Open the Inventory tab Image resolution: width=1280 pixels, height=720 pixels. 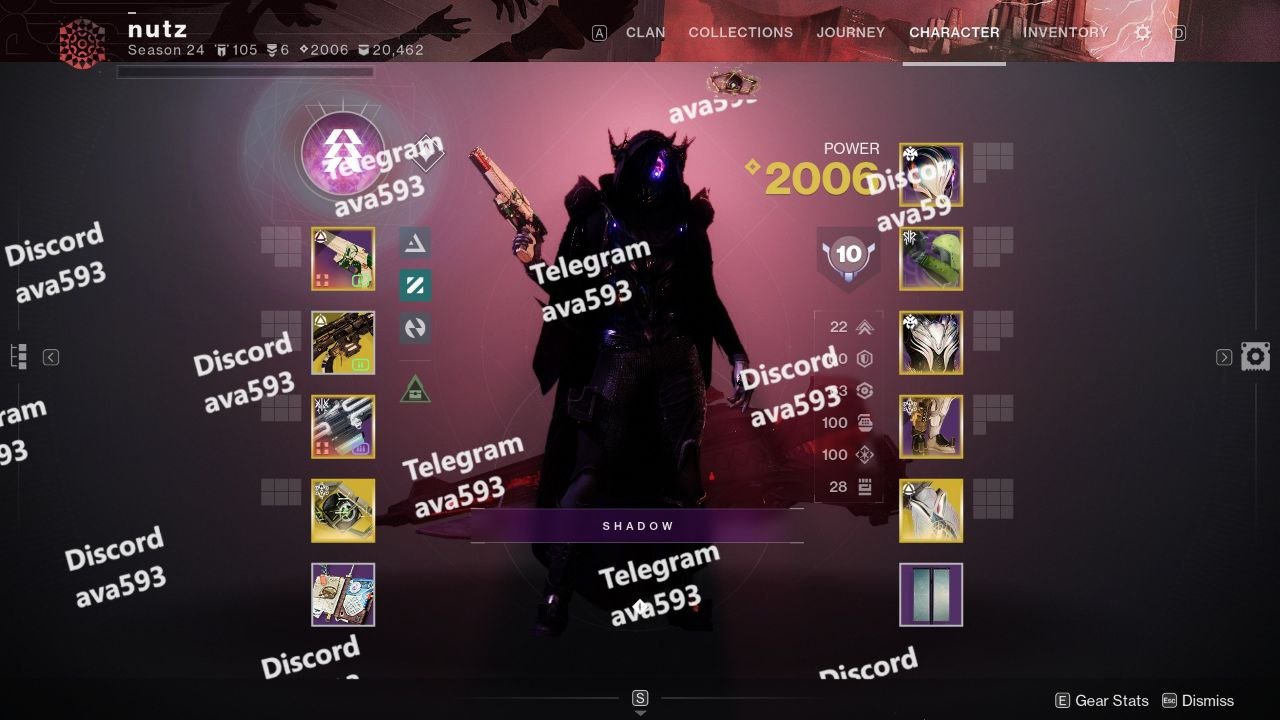1065,32
